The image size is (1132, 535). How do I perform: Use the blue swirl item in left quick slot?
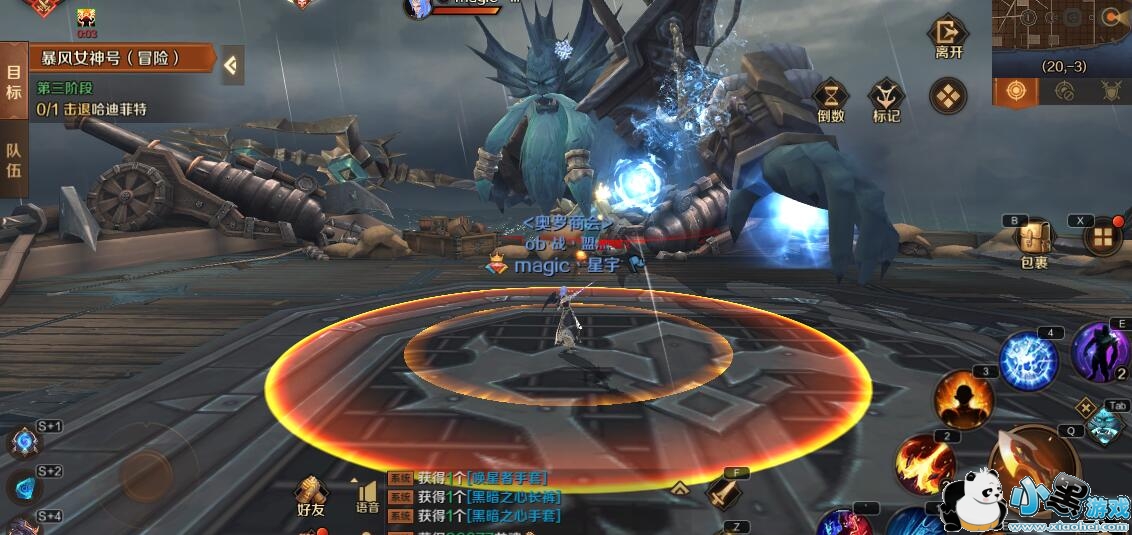(x=22, y=442)
